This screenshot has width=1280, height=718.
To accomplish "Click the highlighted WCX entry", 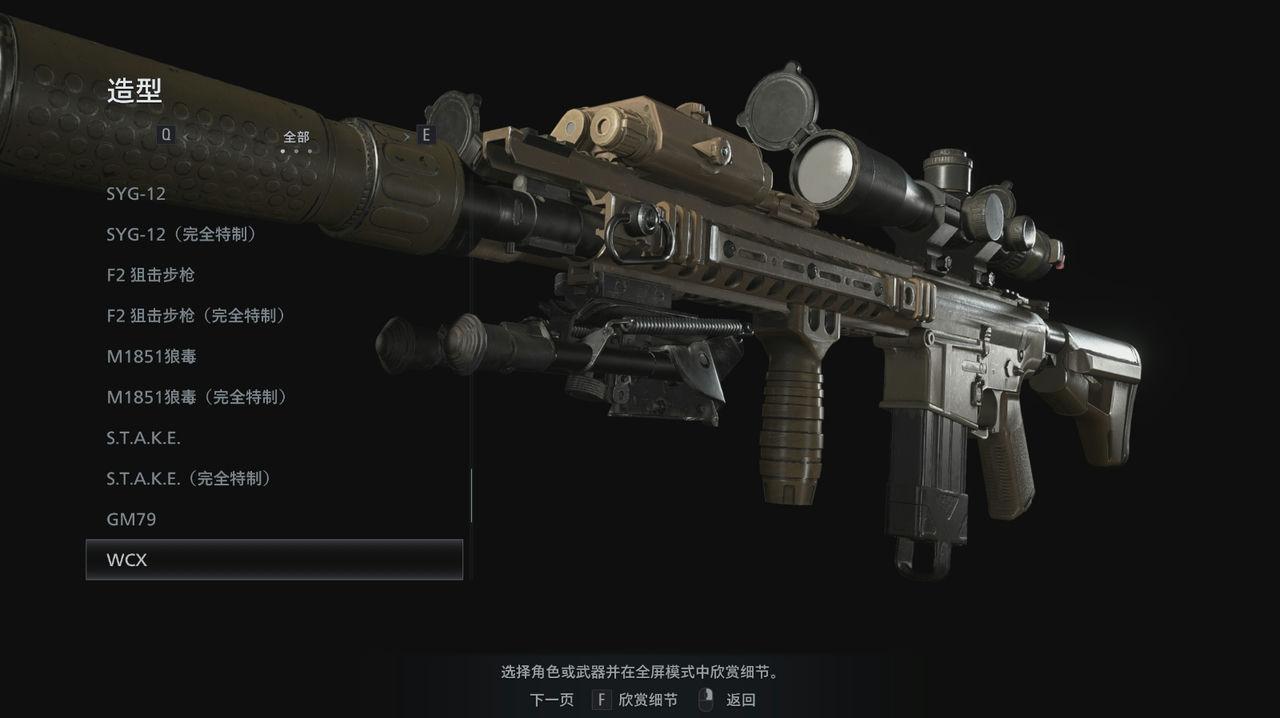I will pyautogui.click(x=274, y=560).
